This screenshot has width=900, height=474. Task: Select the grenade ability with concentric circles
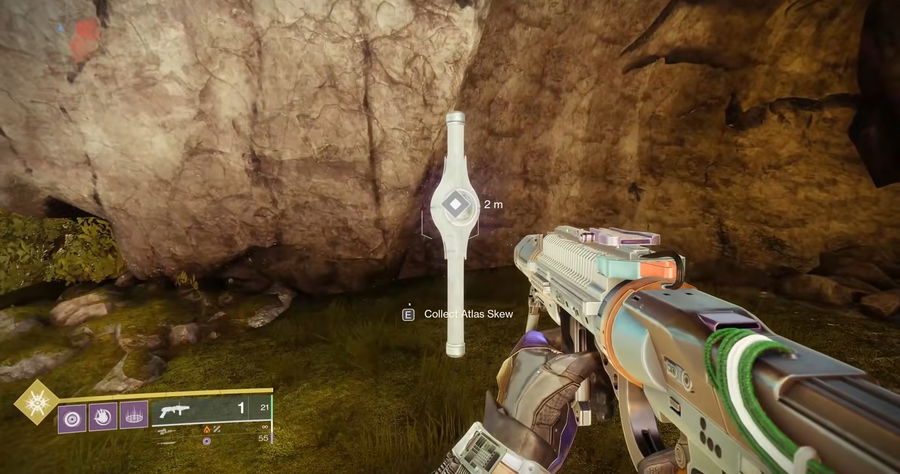[x=71, y=415]
